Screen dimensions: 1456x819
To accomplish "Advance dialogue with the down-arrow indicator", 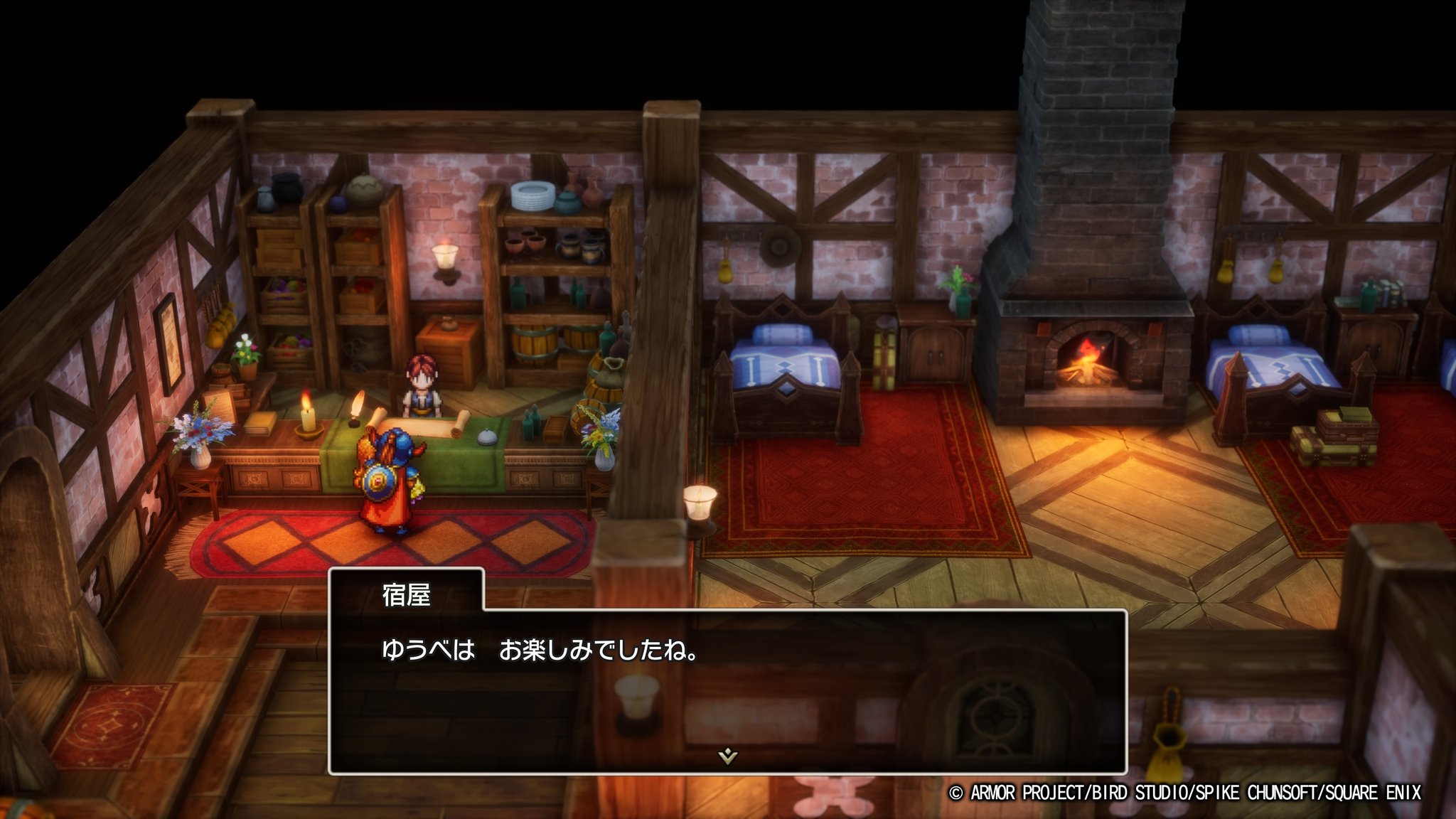I will [x=727, y=756].
